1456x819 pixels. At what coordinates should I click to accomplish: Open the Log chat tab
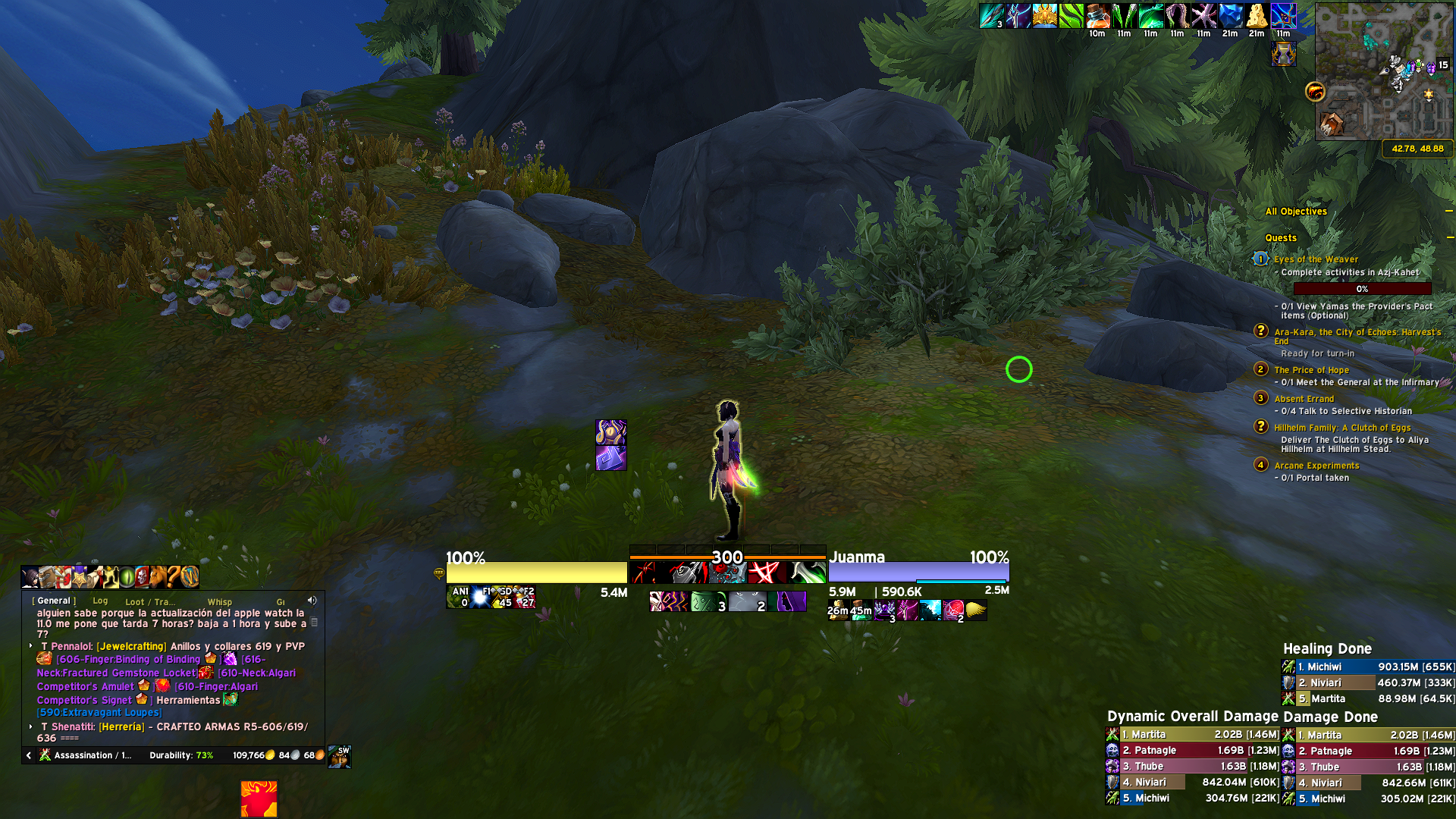pyautogui.click(x=100, y=601)
